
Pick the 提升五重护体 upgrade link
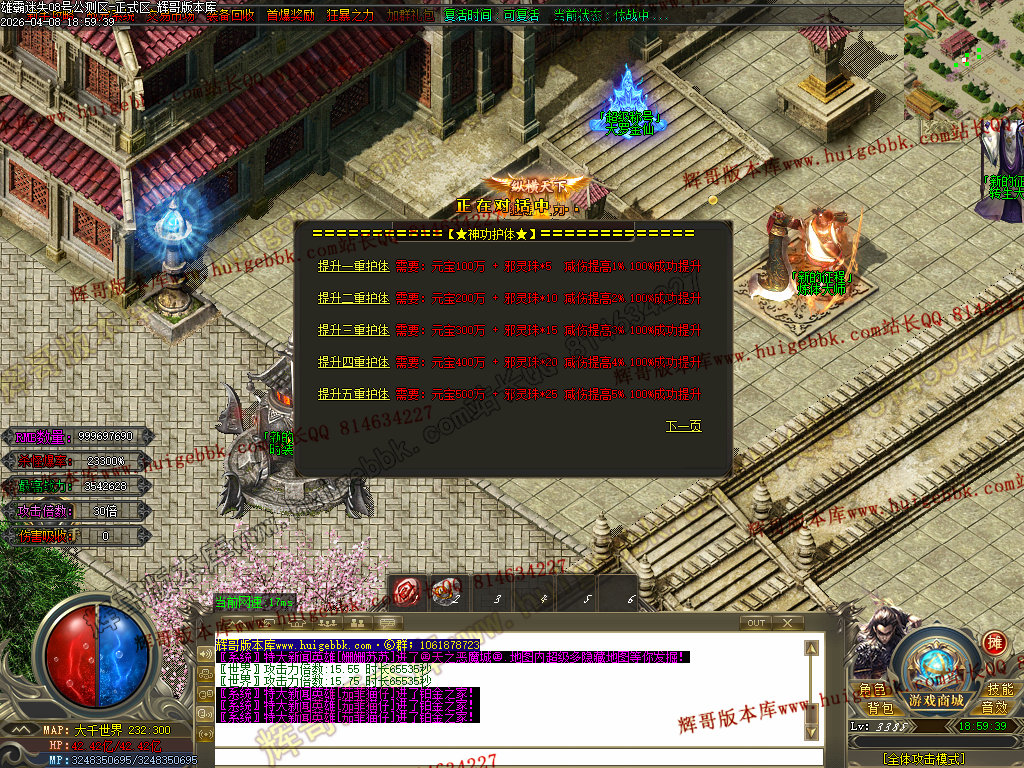click(353, 394)
